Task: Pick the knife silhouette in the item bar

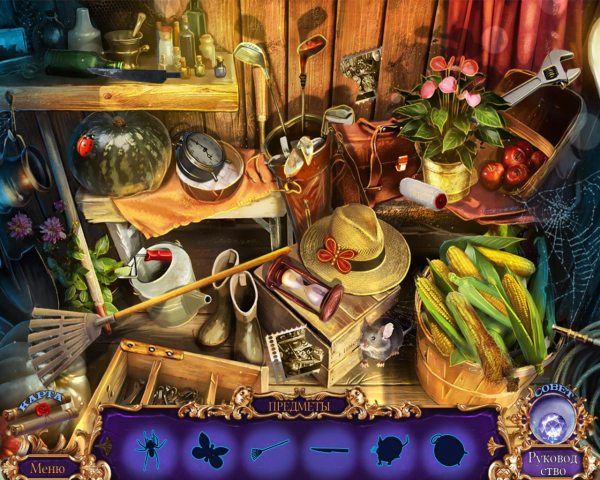Action: pyautogui.click(x=329, y=449)
